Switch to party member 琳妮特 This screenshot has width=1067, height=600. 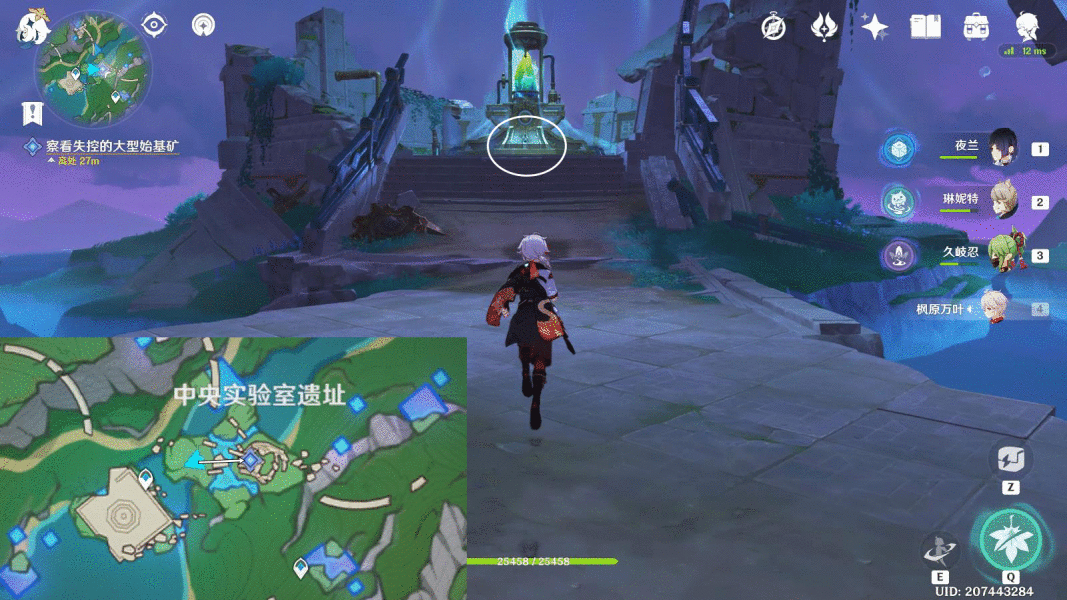1002,201
